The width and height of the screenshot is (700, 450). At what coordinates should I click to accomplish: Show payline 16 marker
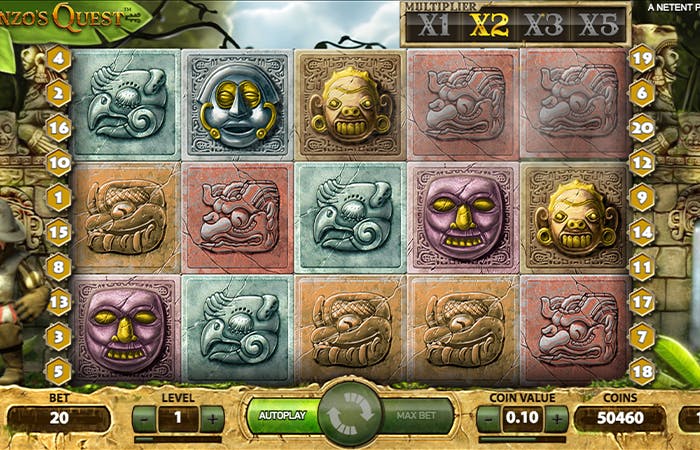58,126
